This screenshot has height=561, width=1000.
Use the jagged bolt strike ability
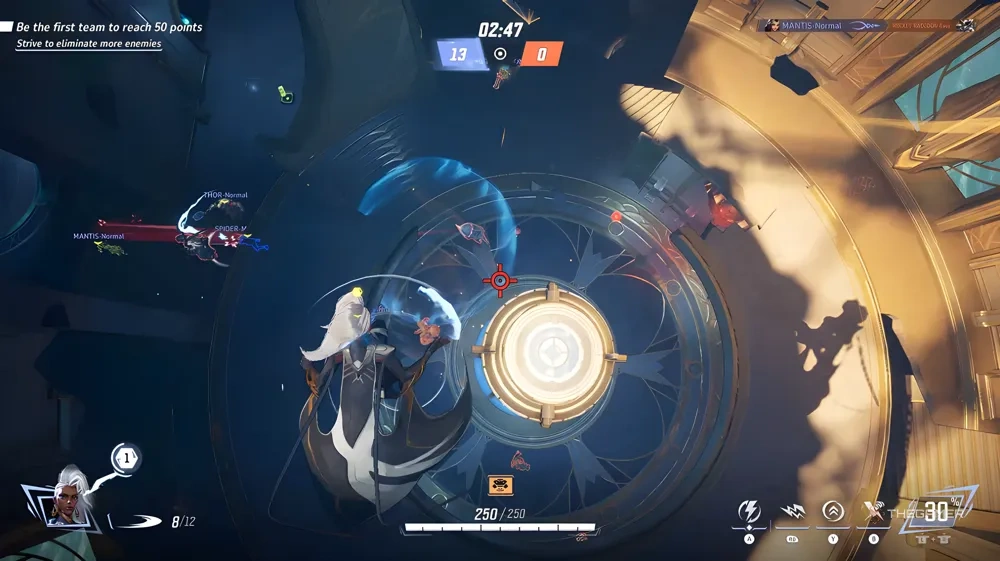[792, 513]
